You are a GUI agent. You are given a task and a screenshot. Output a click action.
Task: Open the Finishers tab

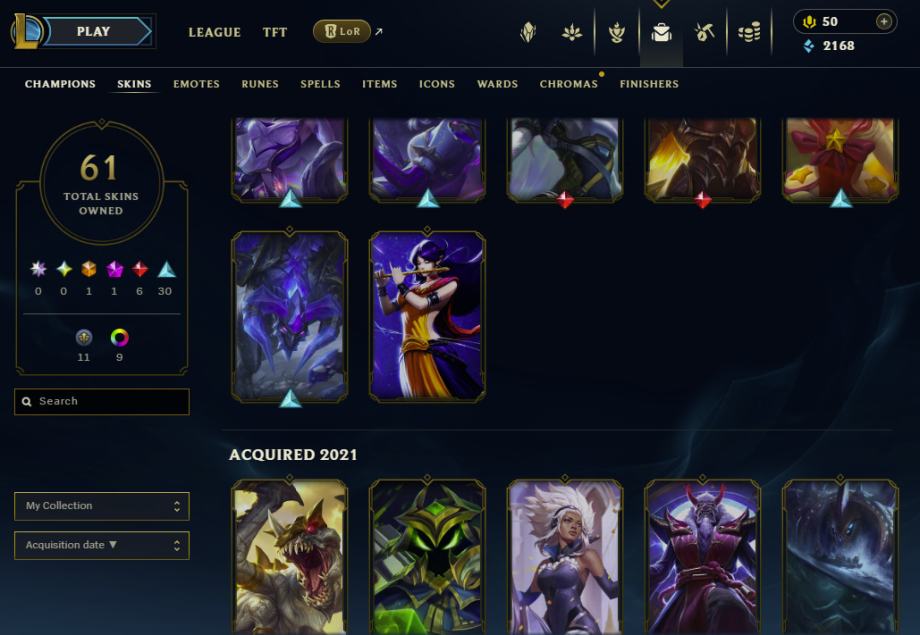[x=649, y=84]
